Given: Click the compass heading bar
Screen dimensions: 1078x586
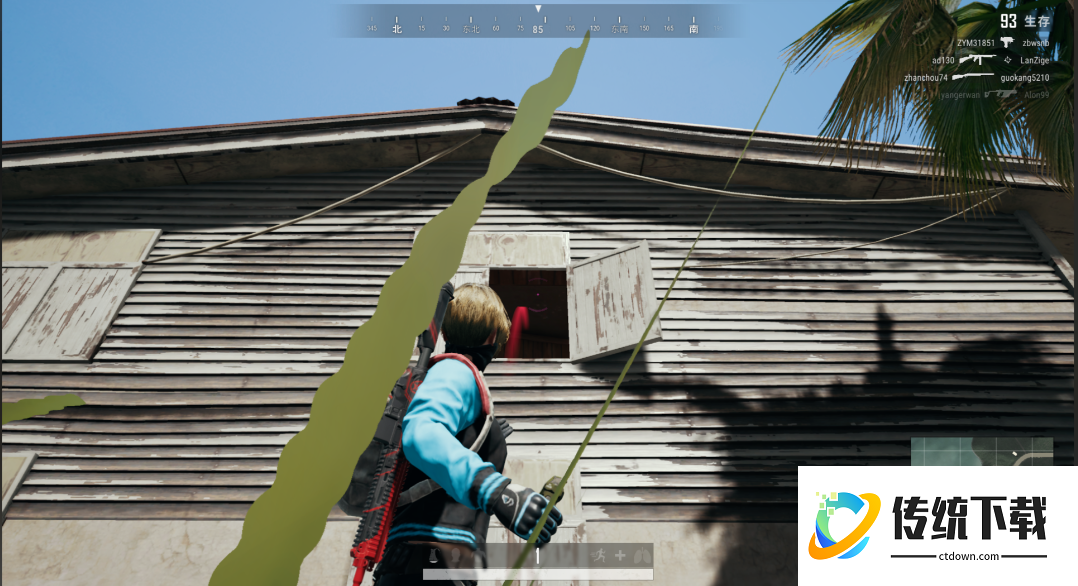Looking at the screenshot, I should pyautogui.click(x=538, y=23).
